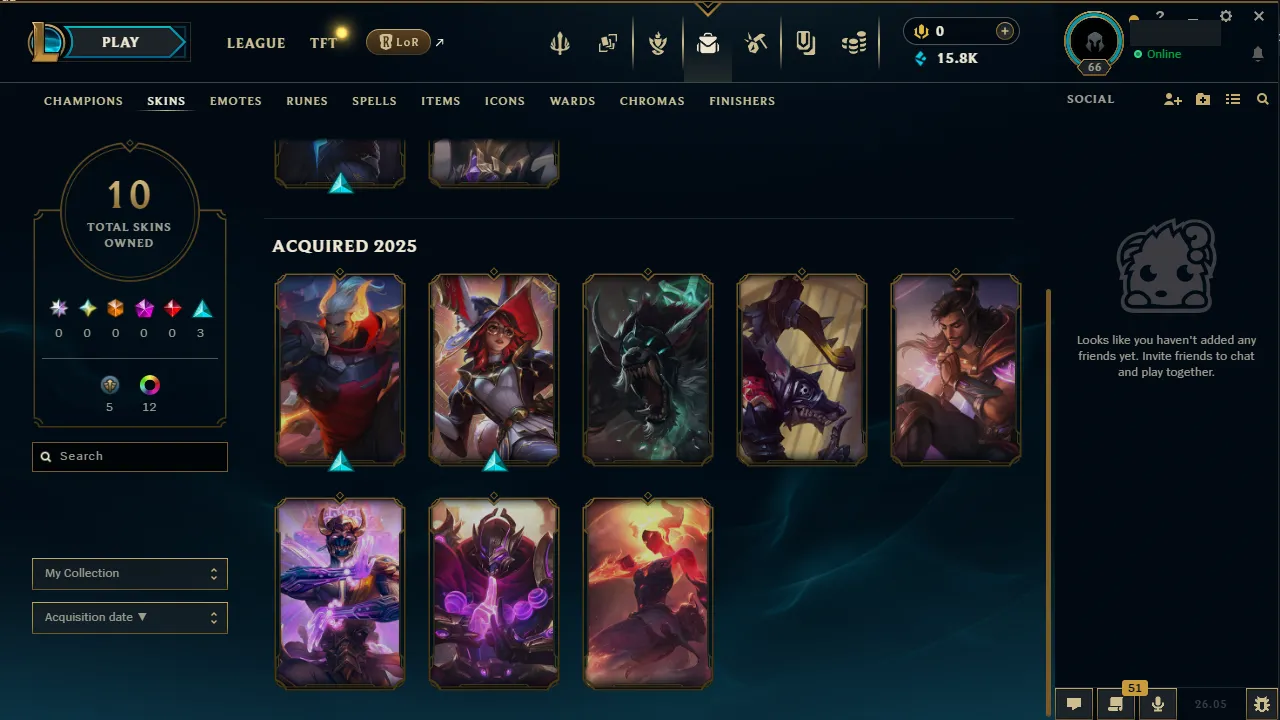Open the Hextech Crafting loot icon
1280x720 pixels.
point(756,42)
